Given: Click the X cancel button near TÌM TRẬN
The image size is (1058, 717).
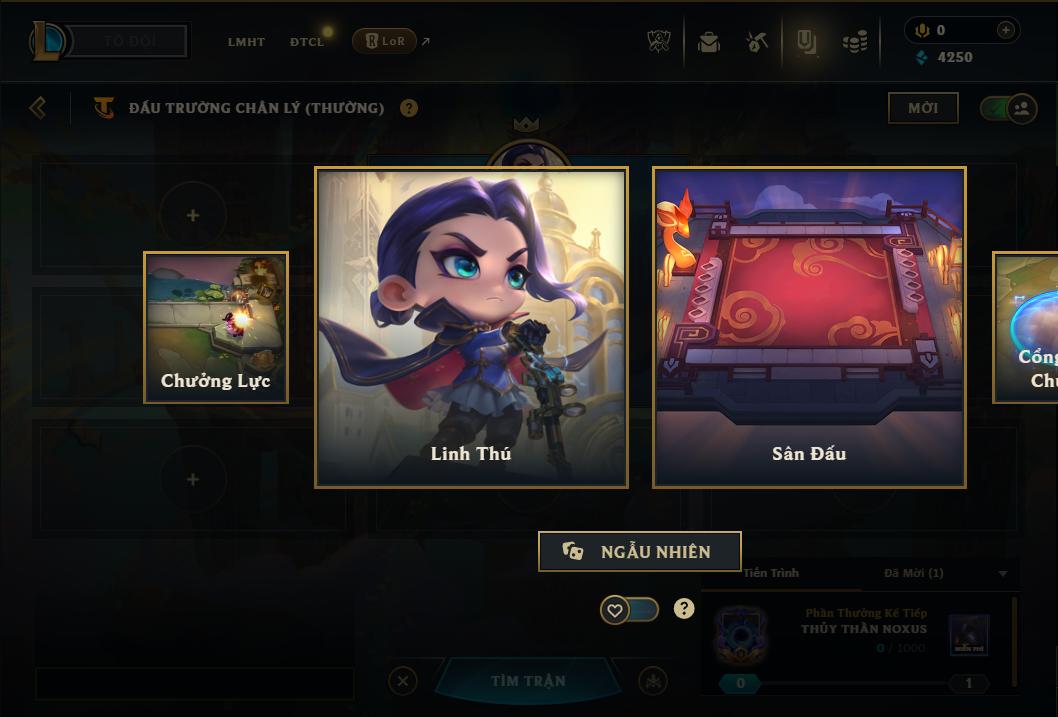Looking at the screenshot, I should point(402,681).
